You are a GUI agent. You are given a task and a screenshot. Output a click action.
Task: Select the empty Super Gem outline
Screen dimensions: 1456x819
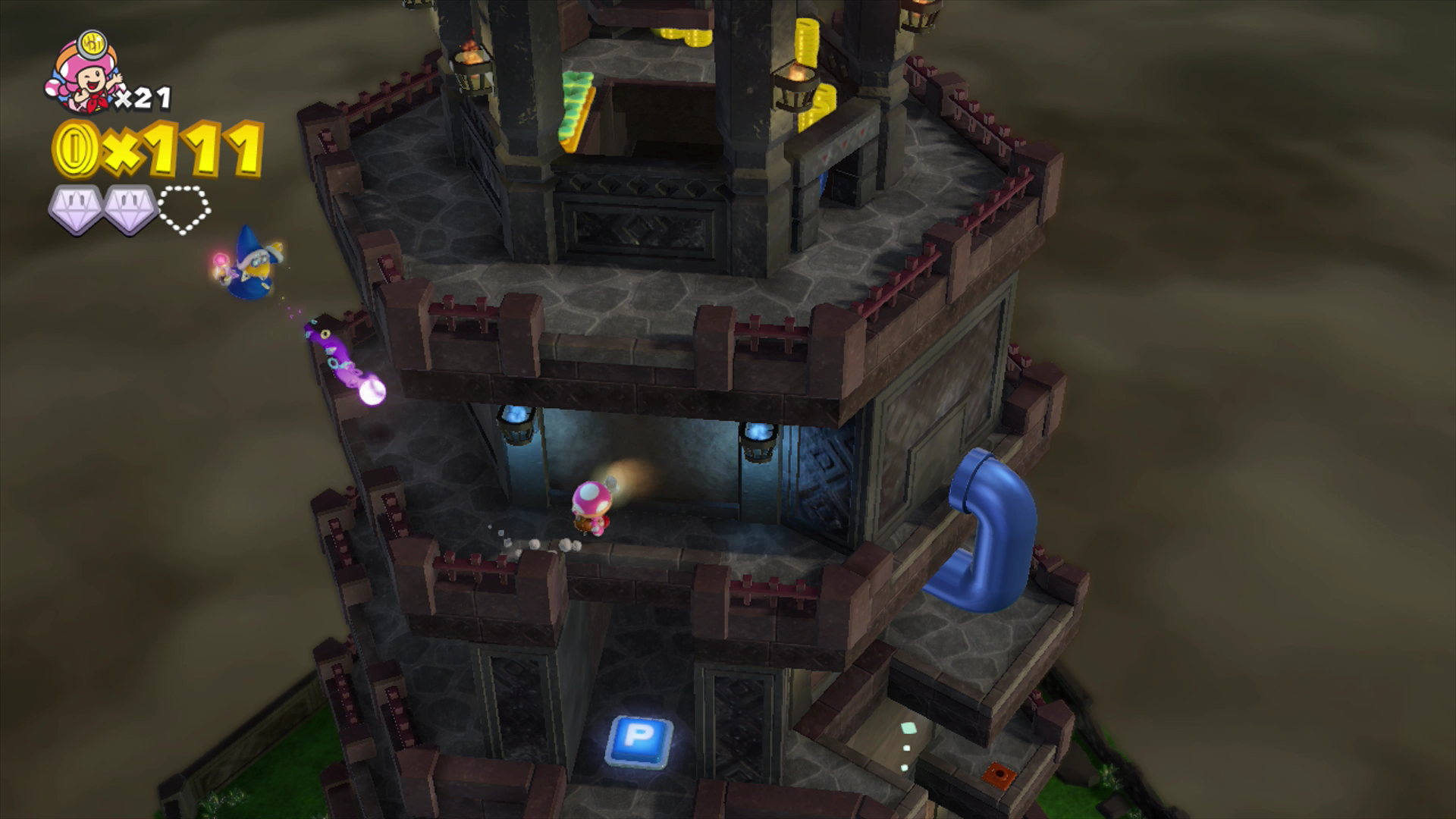click(184, 209)
